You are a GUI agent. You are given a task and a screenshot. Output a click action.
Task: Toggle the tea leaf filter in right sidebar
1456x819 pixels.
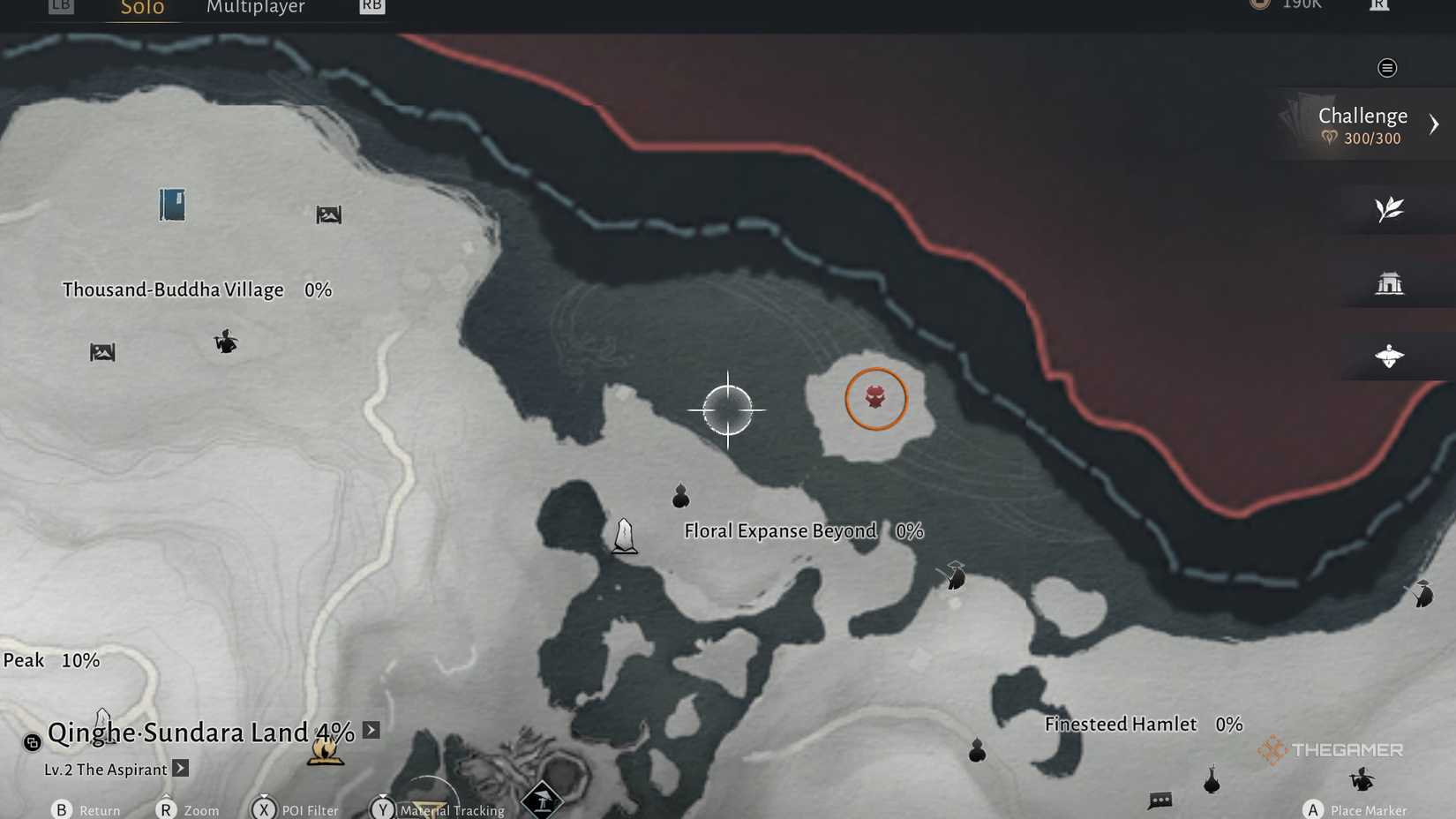click(x=1391, y=209)
